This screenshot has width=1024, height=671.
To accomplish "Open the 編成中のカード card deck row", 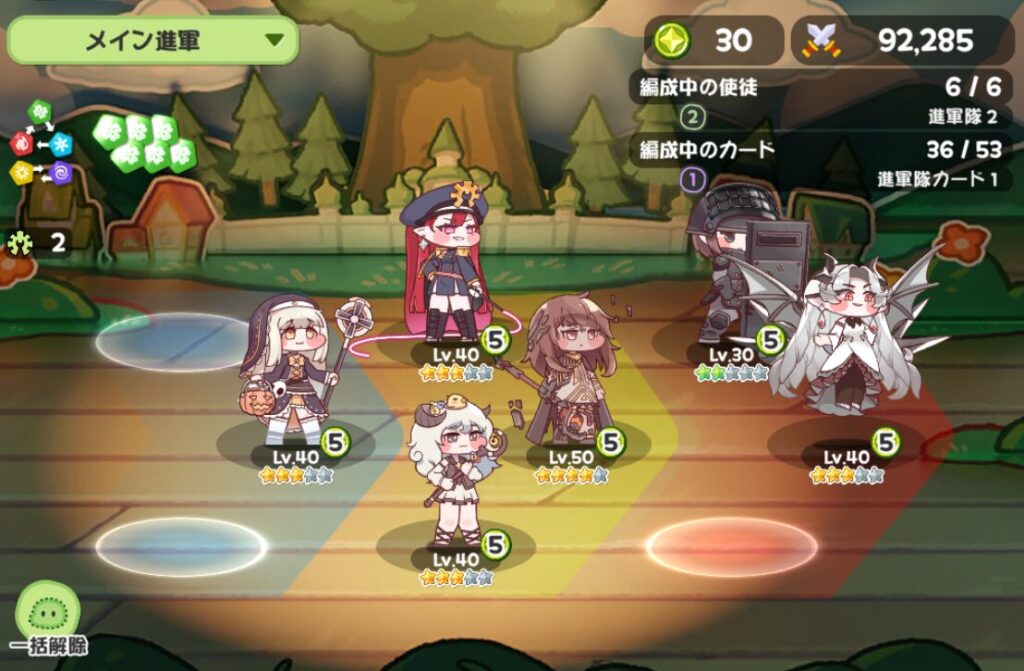I will click(821, 165).
